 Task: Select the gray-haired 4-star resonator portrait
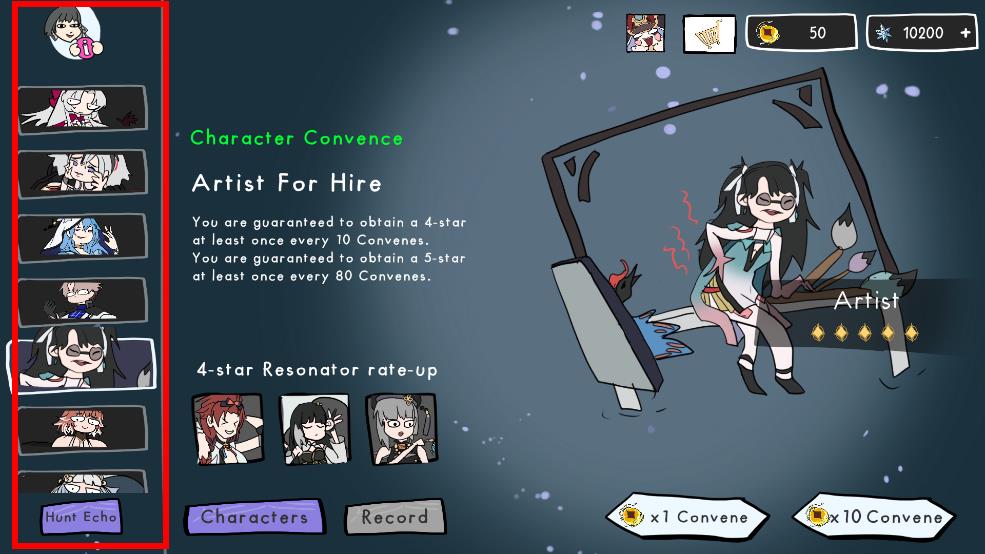coord(400,428)
